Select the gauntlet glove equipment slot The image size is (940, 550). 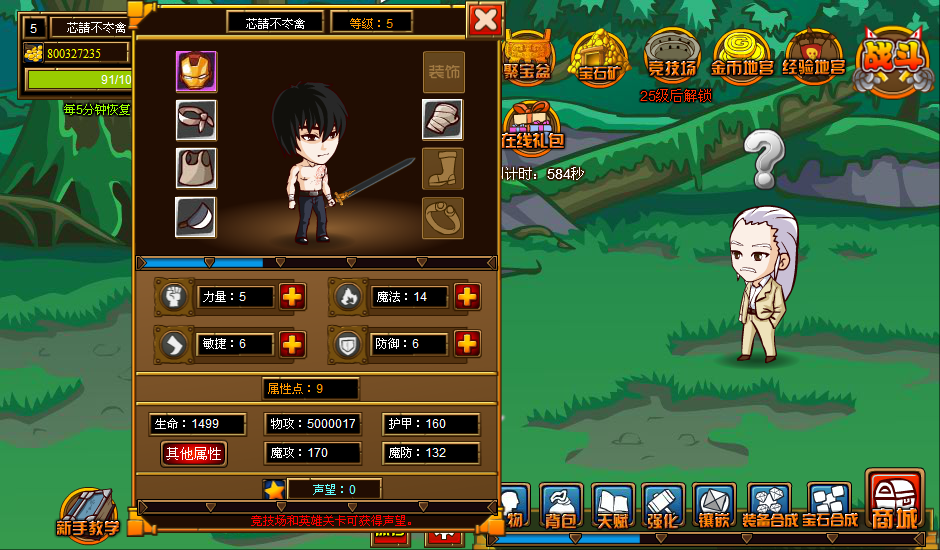[442, 120]
